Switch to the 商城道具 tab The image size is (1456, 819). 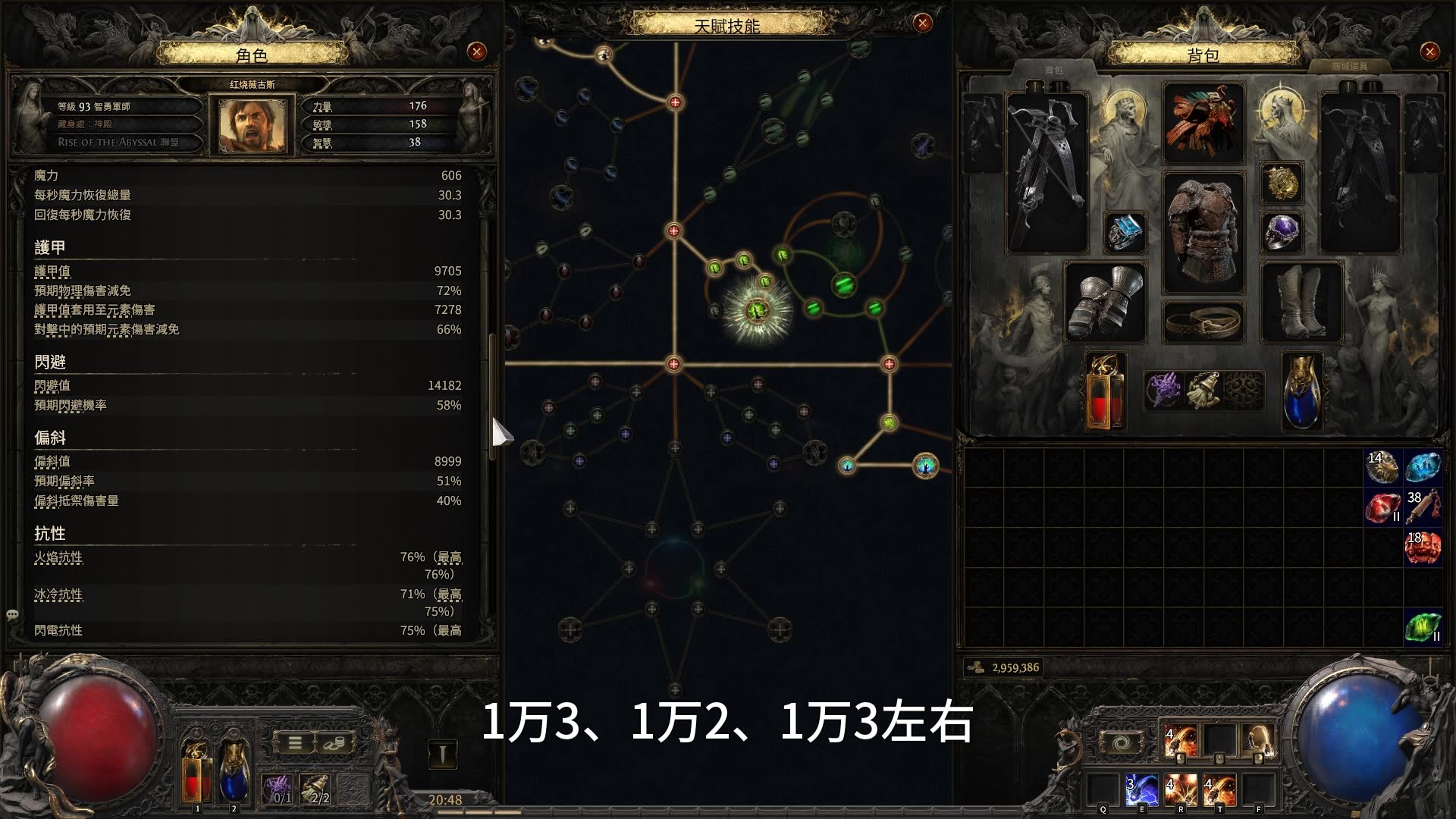[1349, 67]
